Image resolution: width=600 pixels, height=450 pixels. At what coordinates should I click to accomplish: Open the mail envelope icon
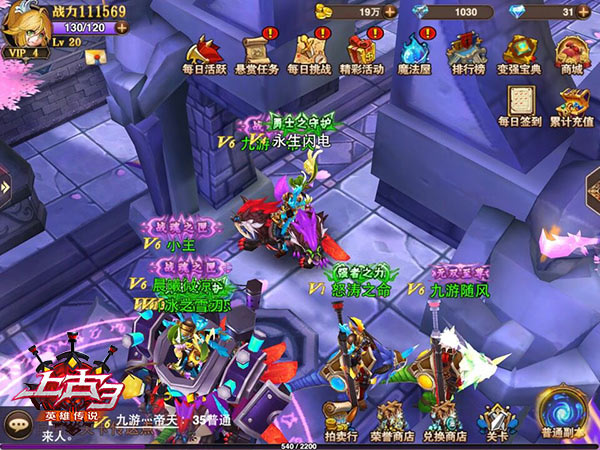pyautogui.click(x=96, y=57)
